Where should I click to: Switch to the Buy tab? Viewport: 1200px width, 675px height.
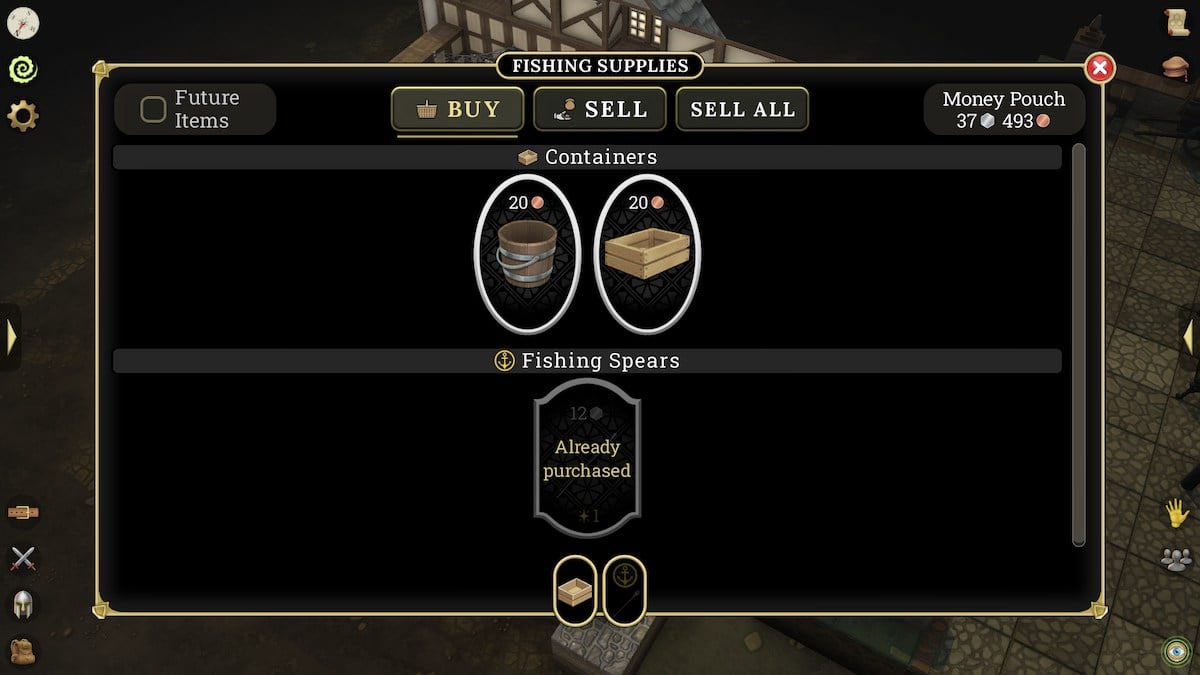pyautogui.click(x=458, y=109)
